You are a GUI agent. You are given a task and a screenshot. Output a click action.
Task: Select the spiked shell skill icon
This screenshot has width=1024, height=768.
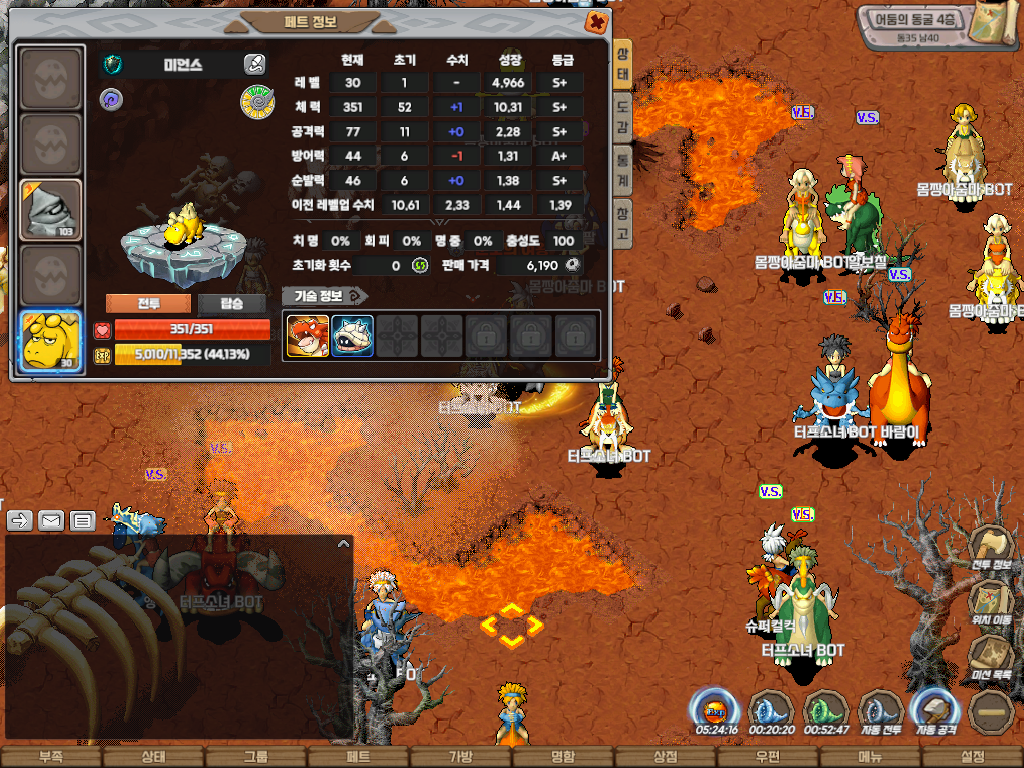click(352, 336)
